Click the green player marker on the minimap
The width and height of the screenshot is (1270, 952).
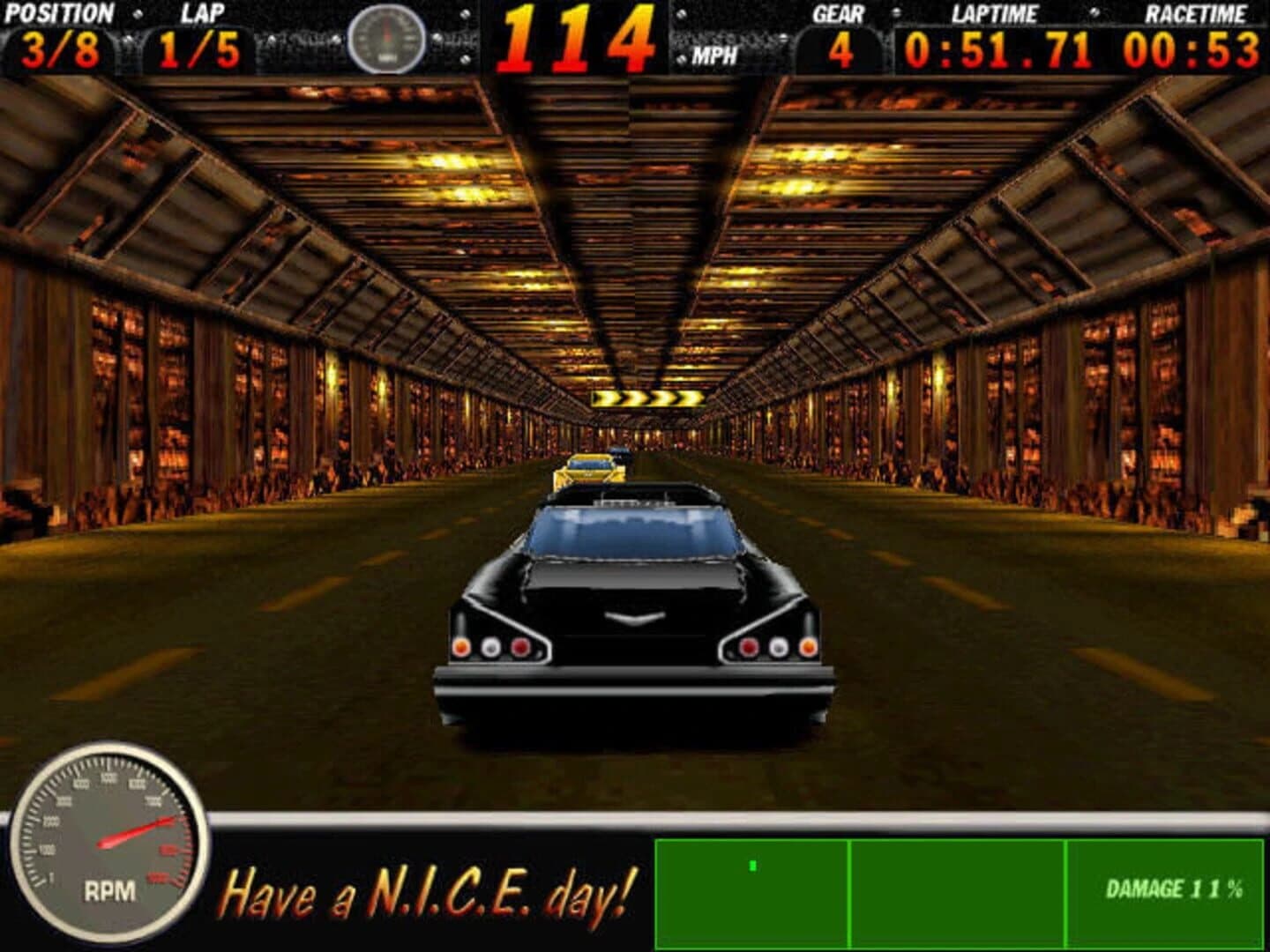751,868
